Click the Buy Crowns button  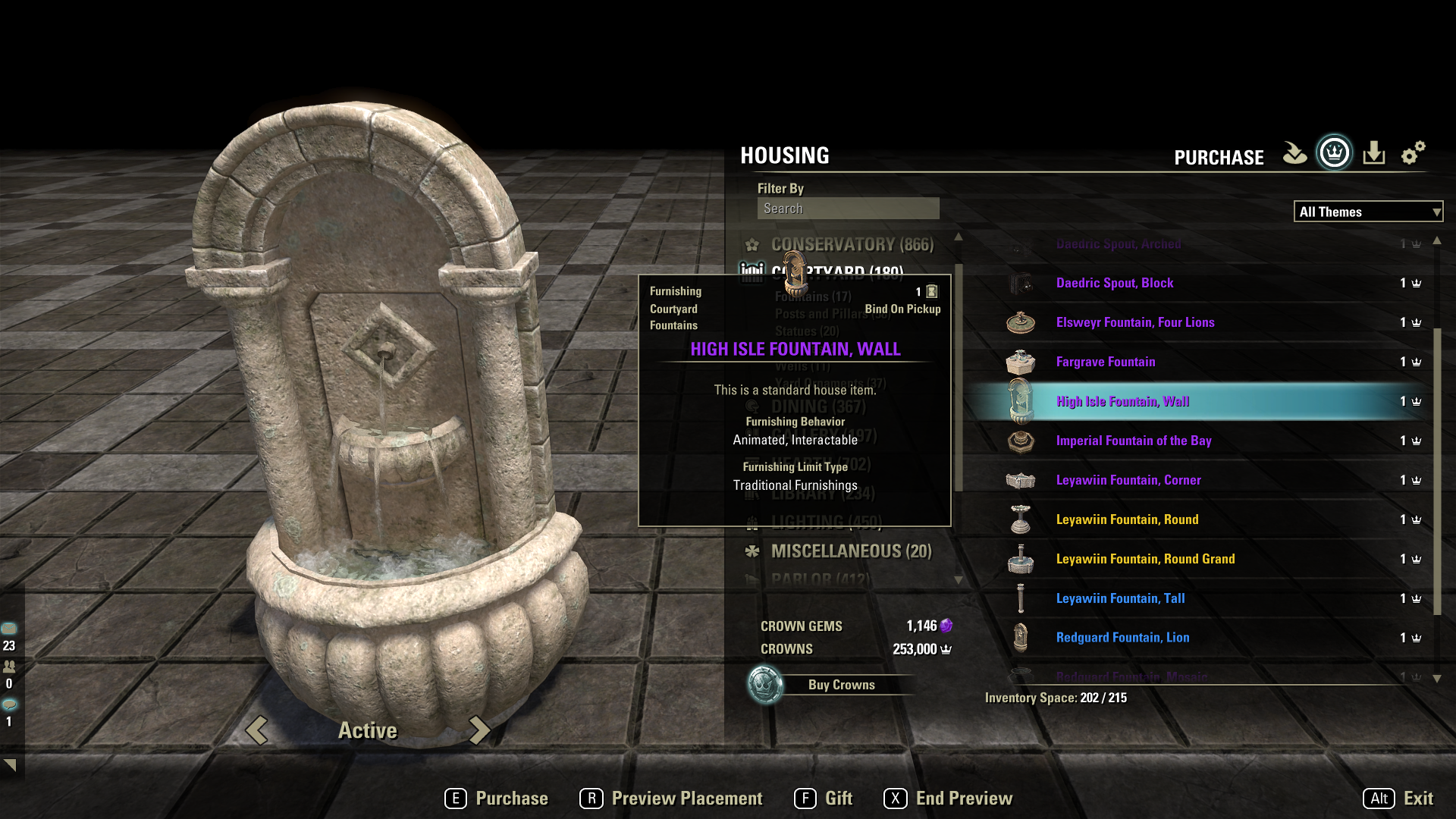coord(840,685)
